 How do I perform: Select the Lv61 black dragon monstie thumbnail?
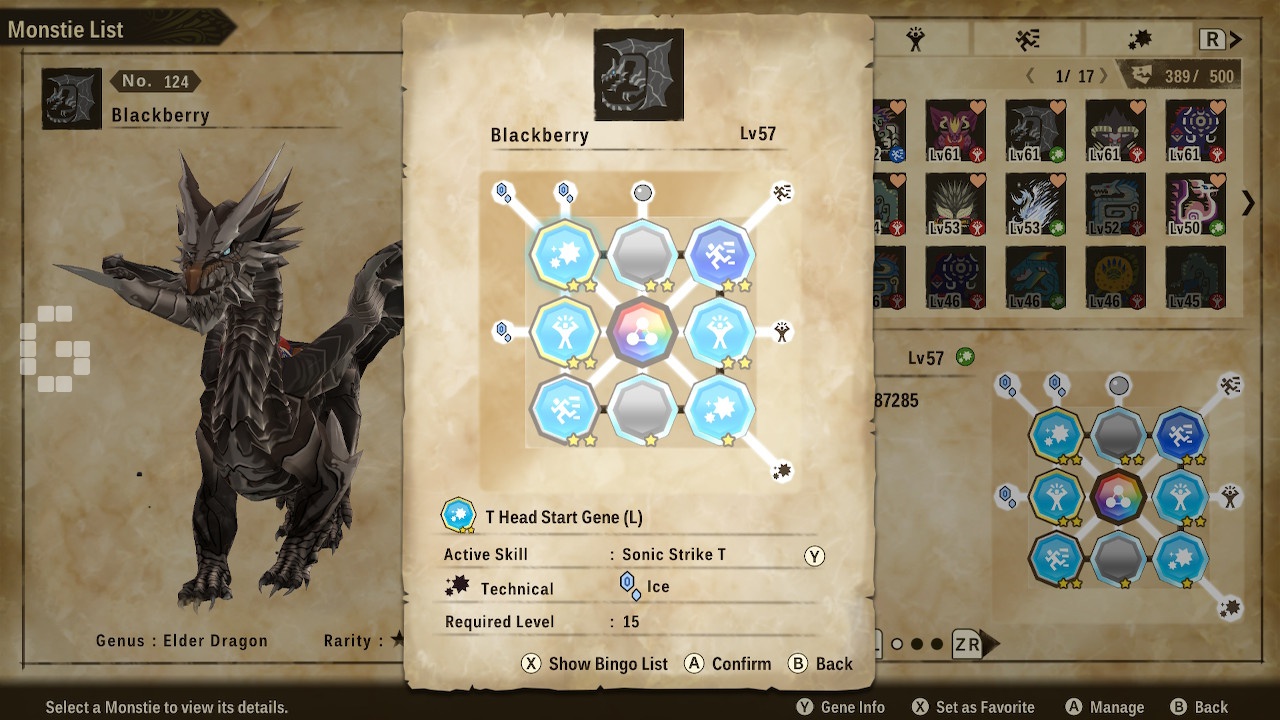coord(1036,130)
